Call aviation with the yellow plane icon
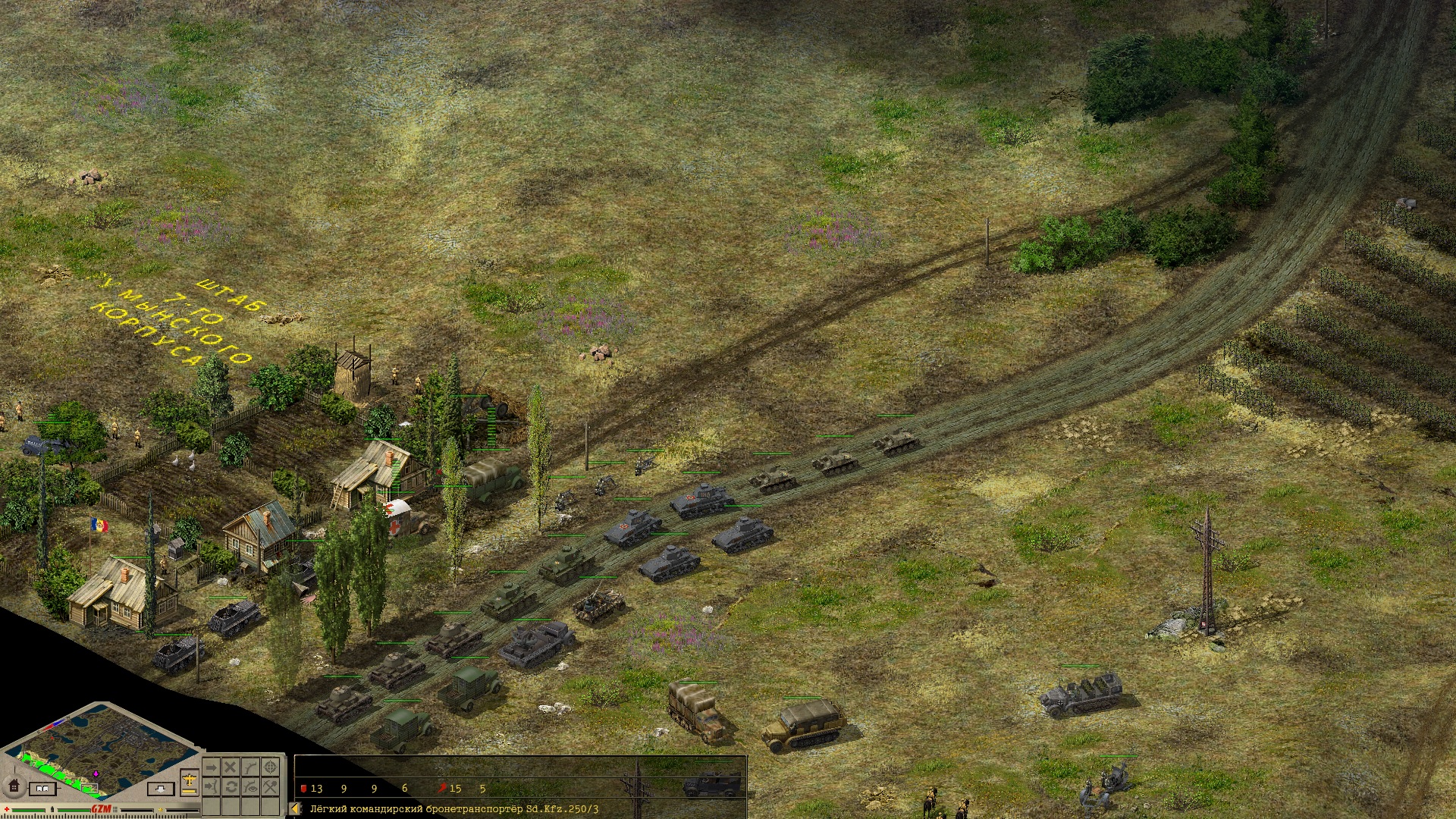1456x819 pixels. click(190, 780)
